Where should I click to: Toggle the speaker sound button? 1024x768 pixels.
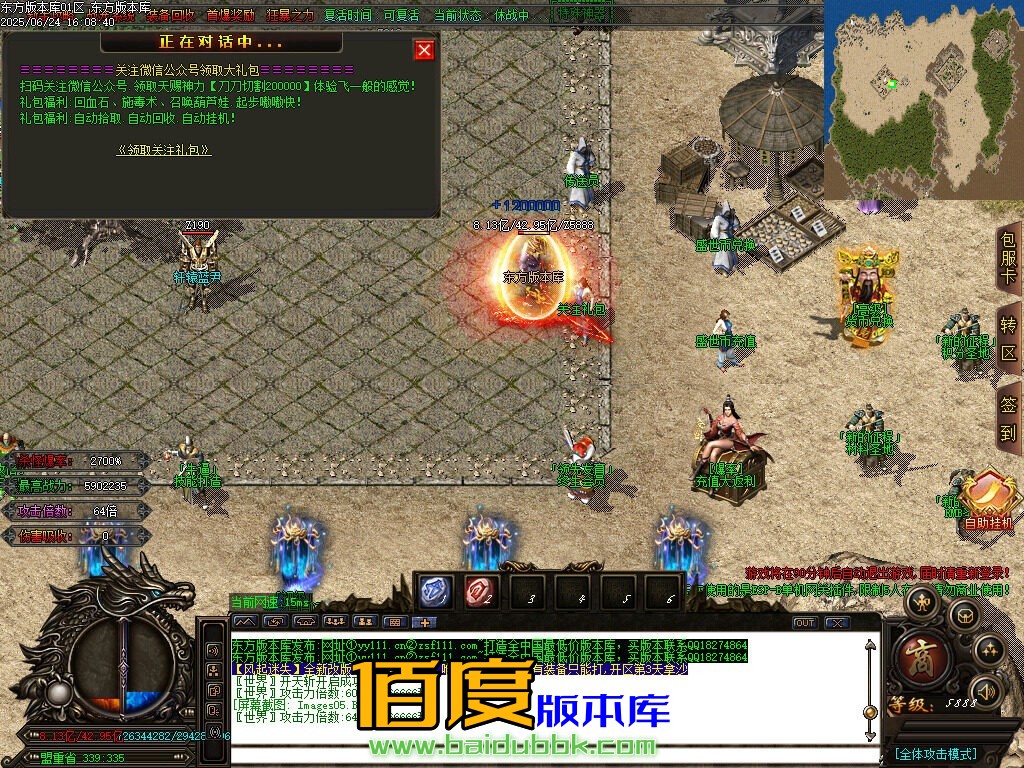987,691
